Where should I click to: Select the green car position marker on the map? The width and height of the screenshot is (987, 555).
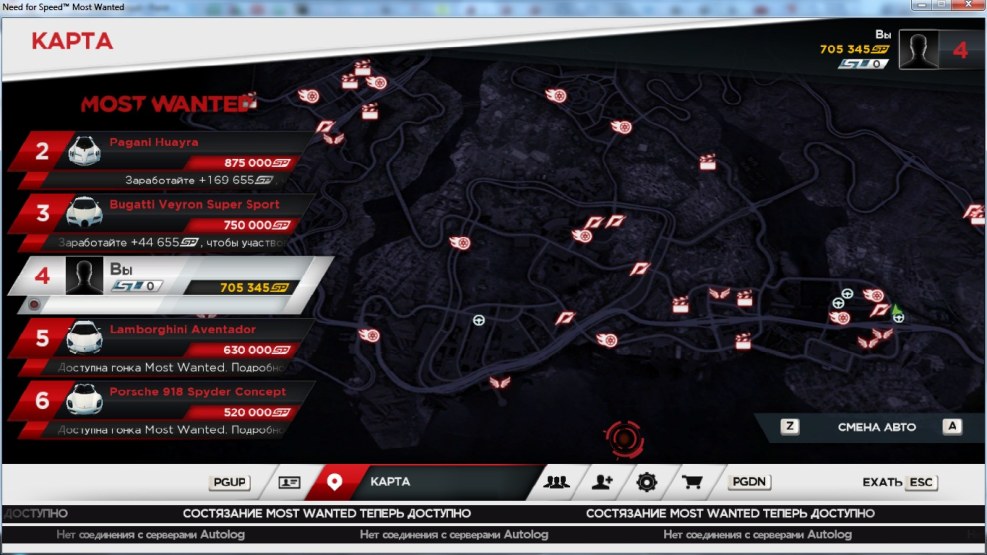pos(896,310)
